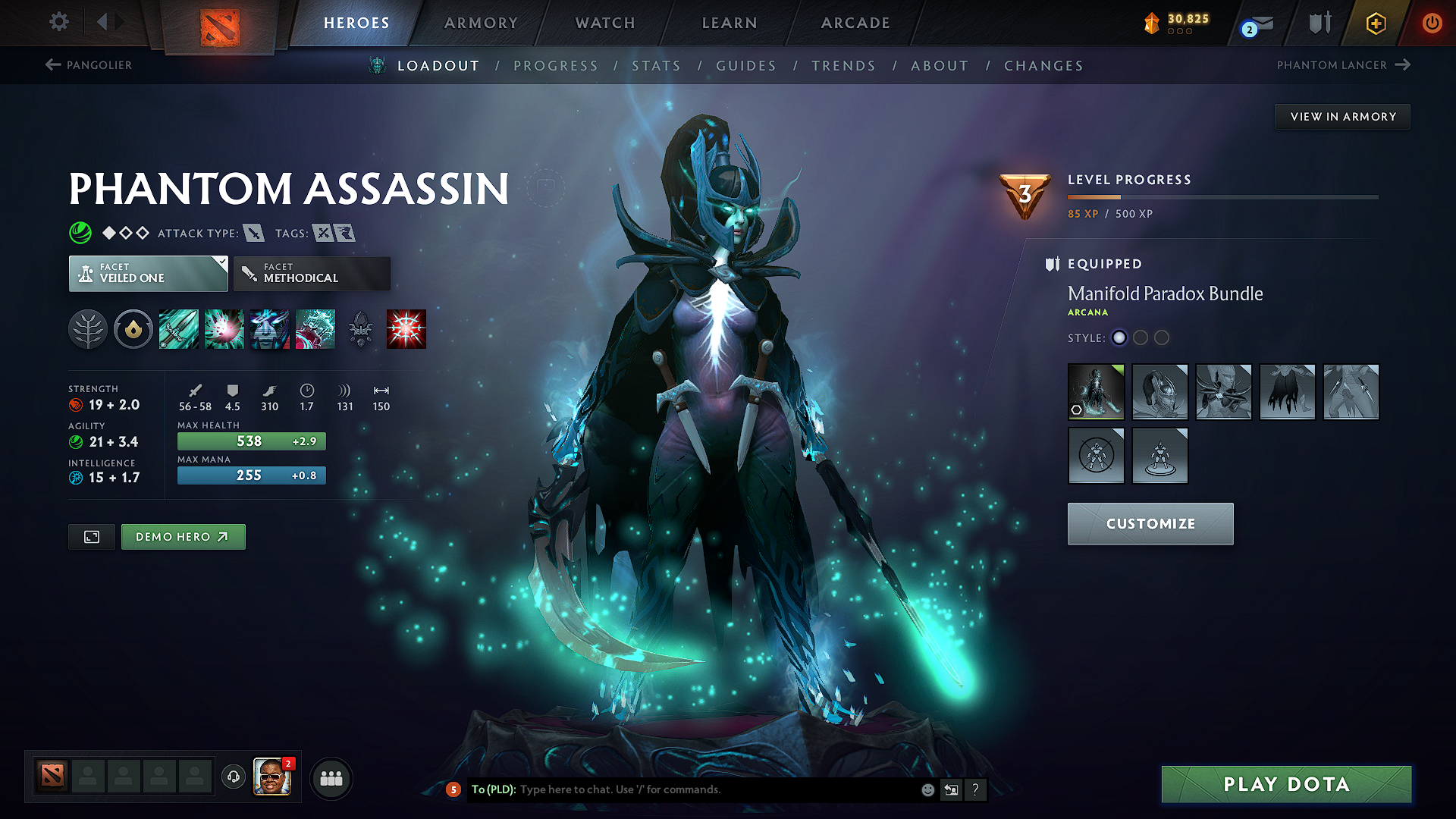Screen dimensions: 1456x819
Task: Click the Dota 2 logo in navigation
Action: 218,23
